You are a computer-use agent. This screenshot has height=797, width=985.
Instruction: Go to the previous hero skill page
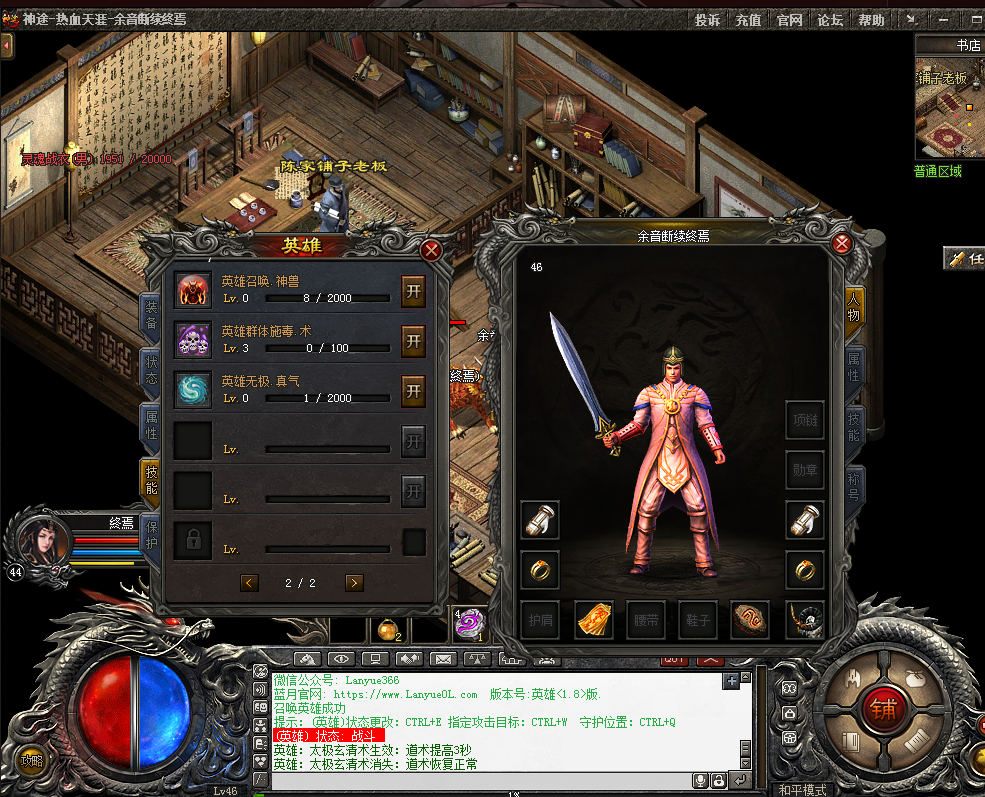(x=249, y=583)
